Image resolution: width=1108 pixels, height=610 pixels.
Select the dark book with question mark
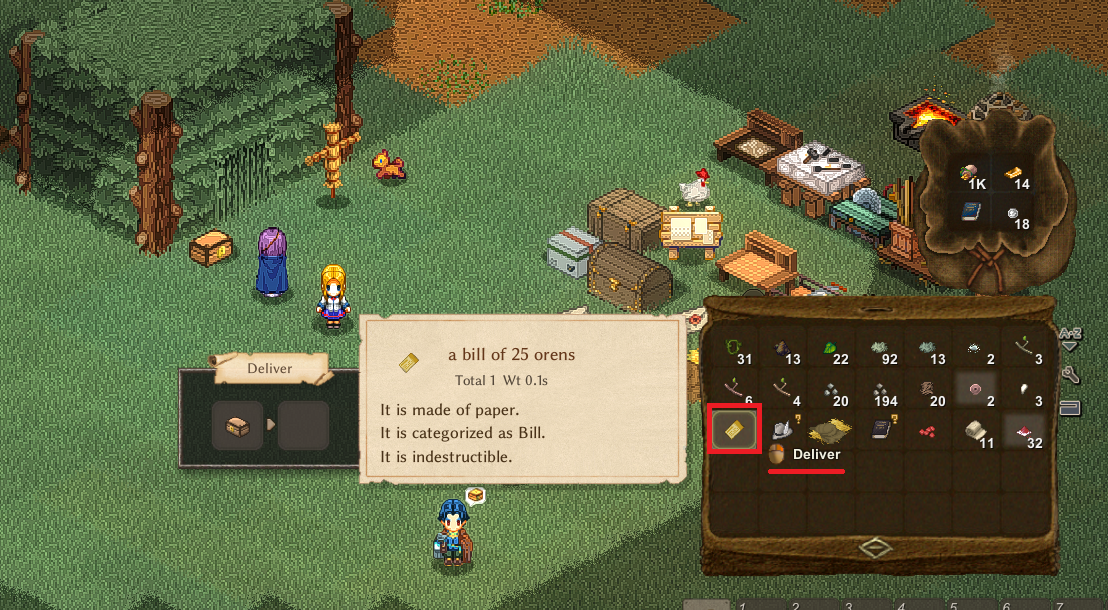click(x=879, y=429)
